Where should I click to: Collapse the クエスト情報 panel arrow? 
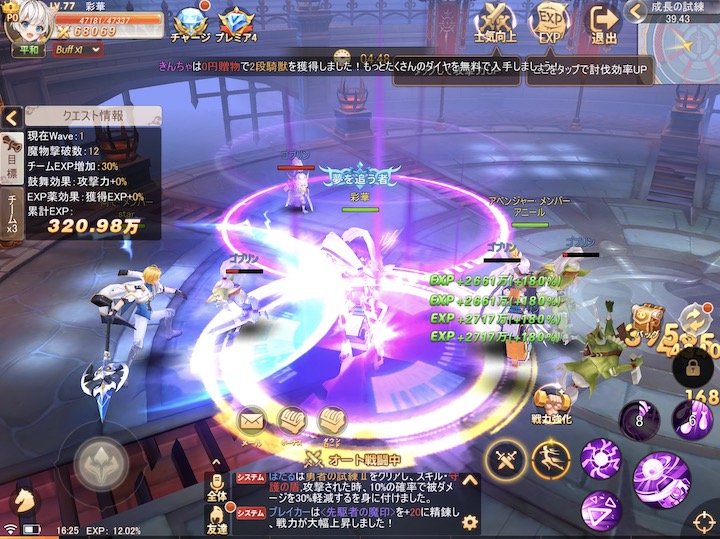pyautogui.click(x=11, y=117)
